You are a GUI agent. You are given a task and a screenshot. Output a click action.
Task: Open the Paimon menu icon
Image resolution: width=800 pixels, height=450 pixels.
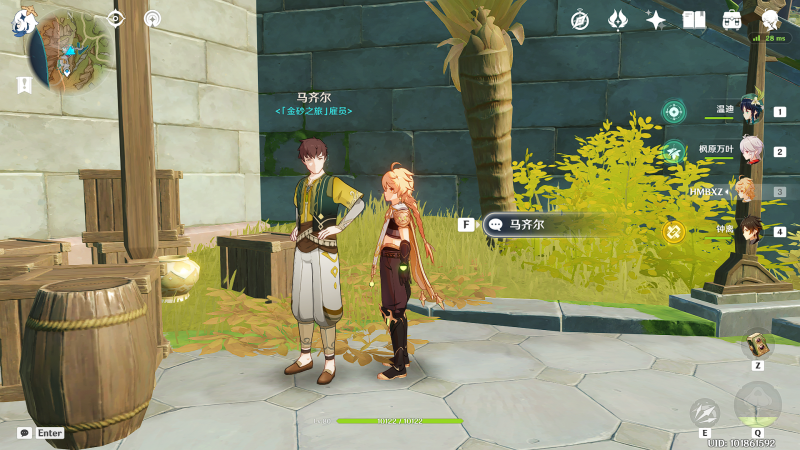point(24,21)
